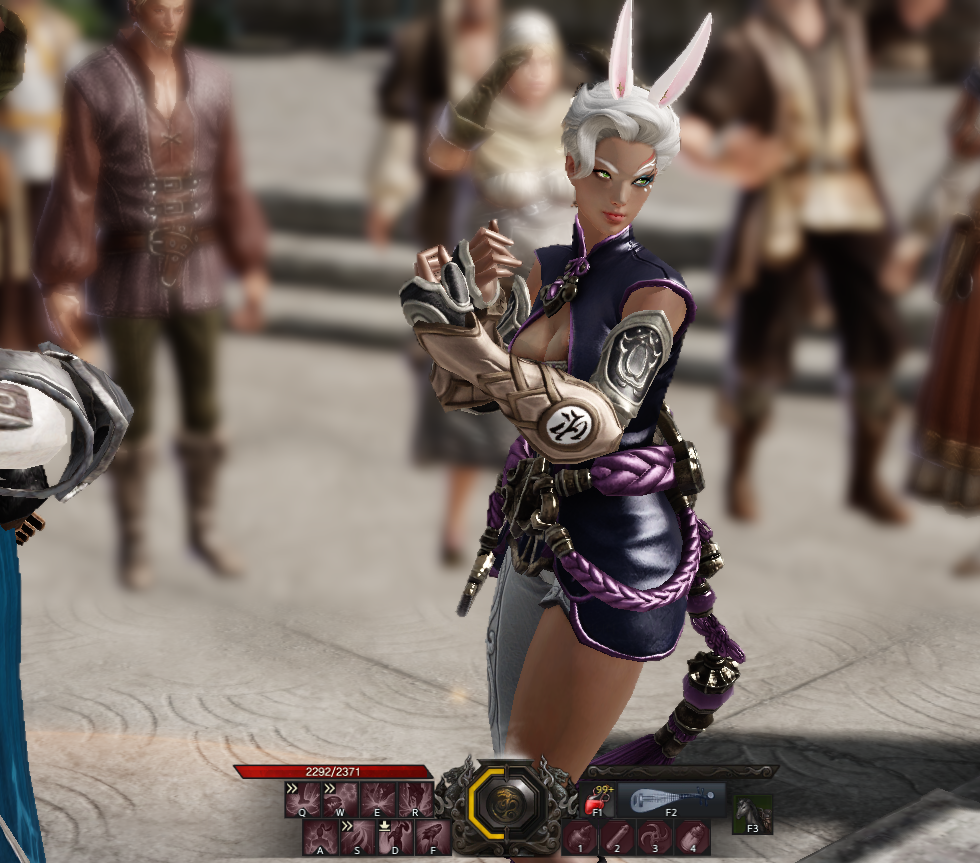This screenshot has width=980, height=863.
Task: Select the rod item in slot 2
Action: [x=618, y=837]
